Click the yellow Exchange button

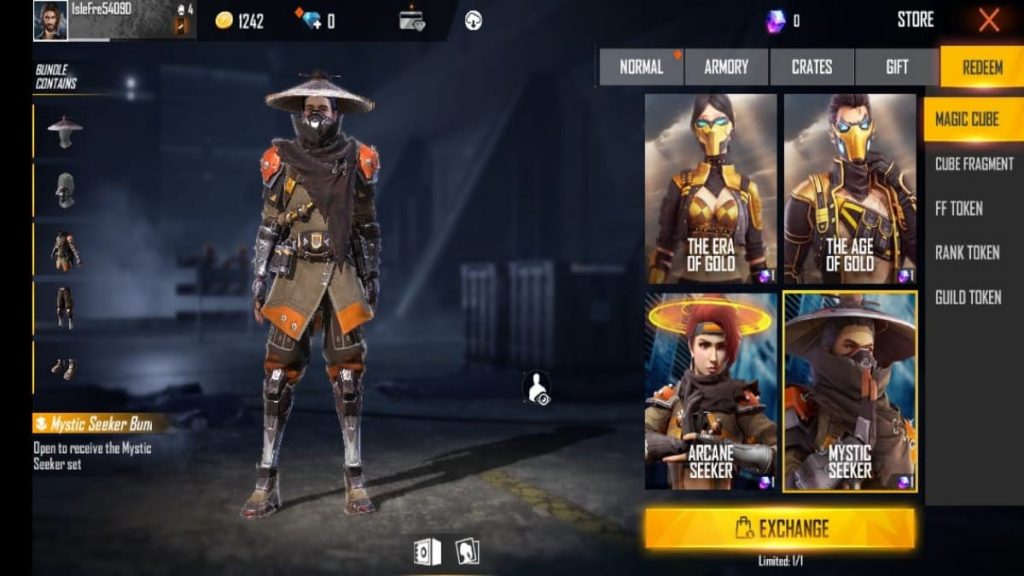(x=779, y=528)
